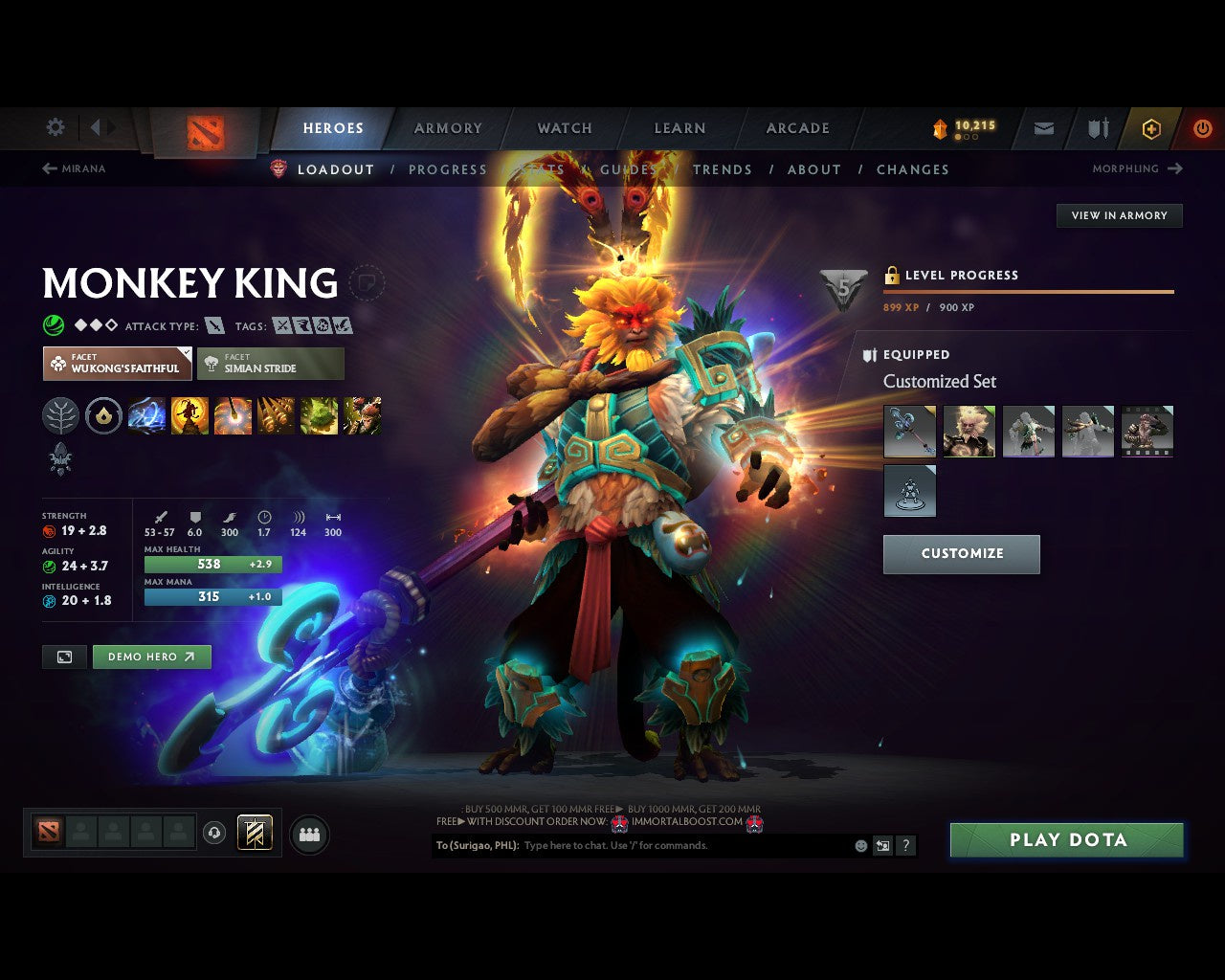
Task: Expand the friends list group icon
Action: [x=309, y=834]
